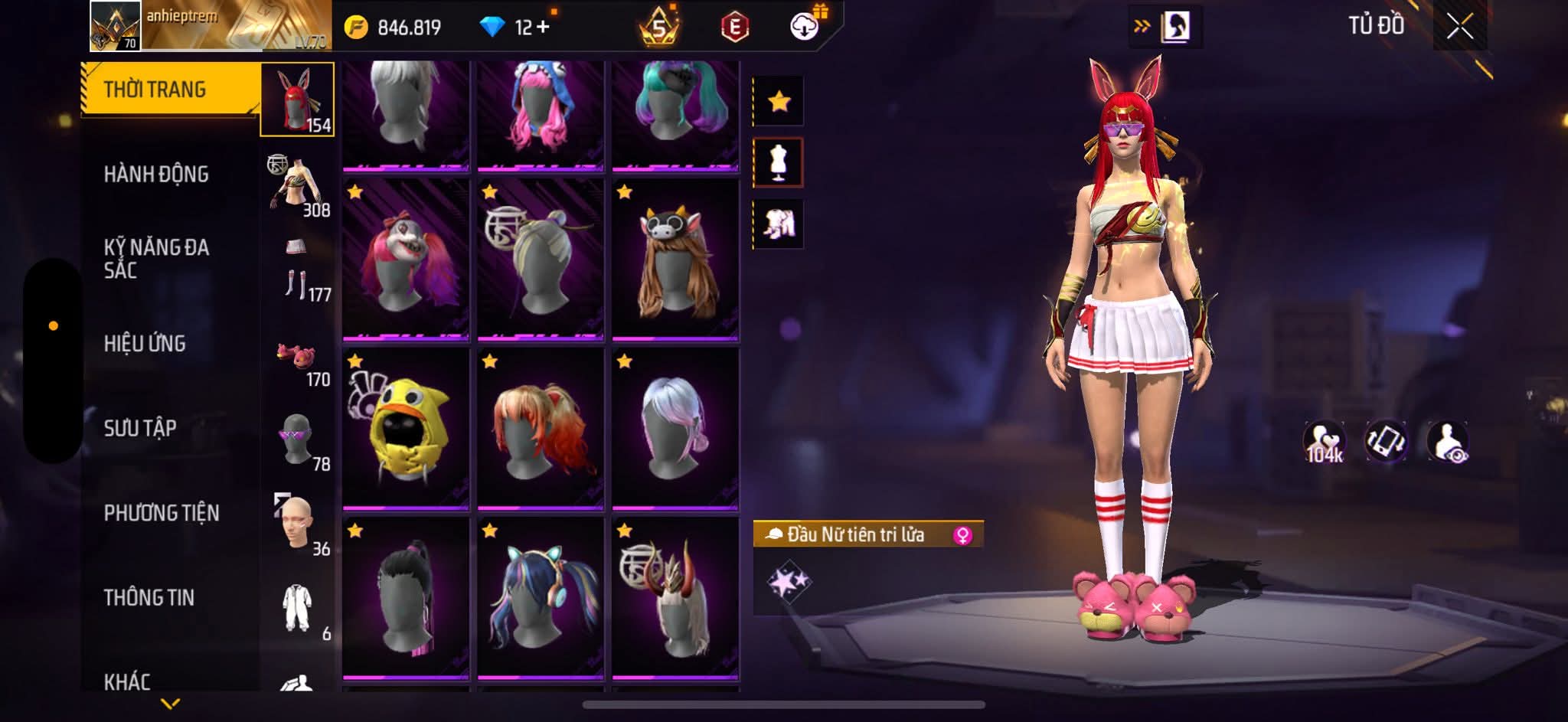Switch to Kỹ Năng Đa Sắc tab
The height and width of the screenshot is (722, 1568).
tap(156, 259)
